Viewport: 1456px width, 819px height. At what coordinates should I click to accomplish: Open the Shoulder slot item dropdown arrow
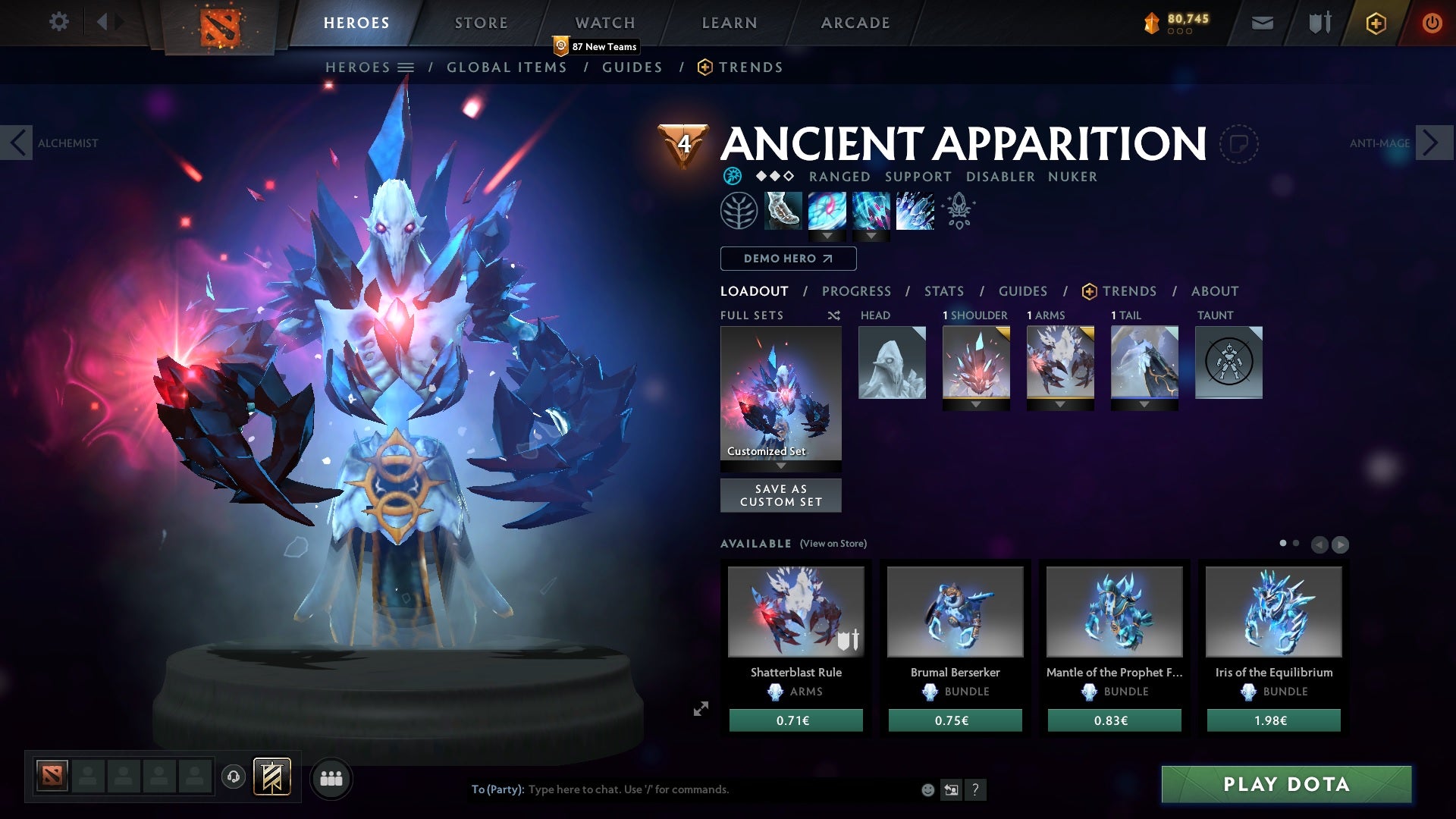977,403
